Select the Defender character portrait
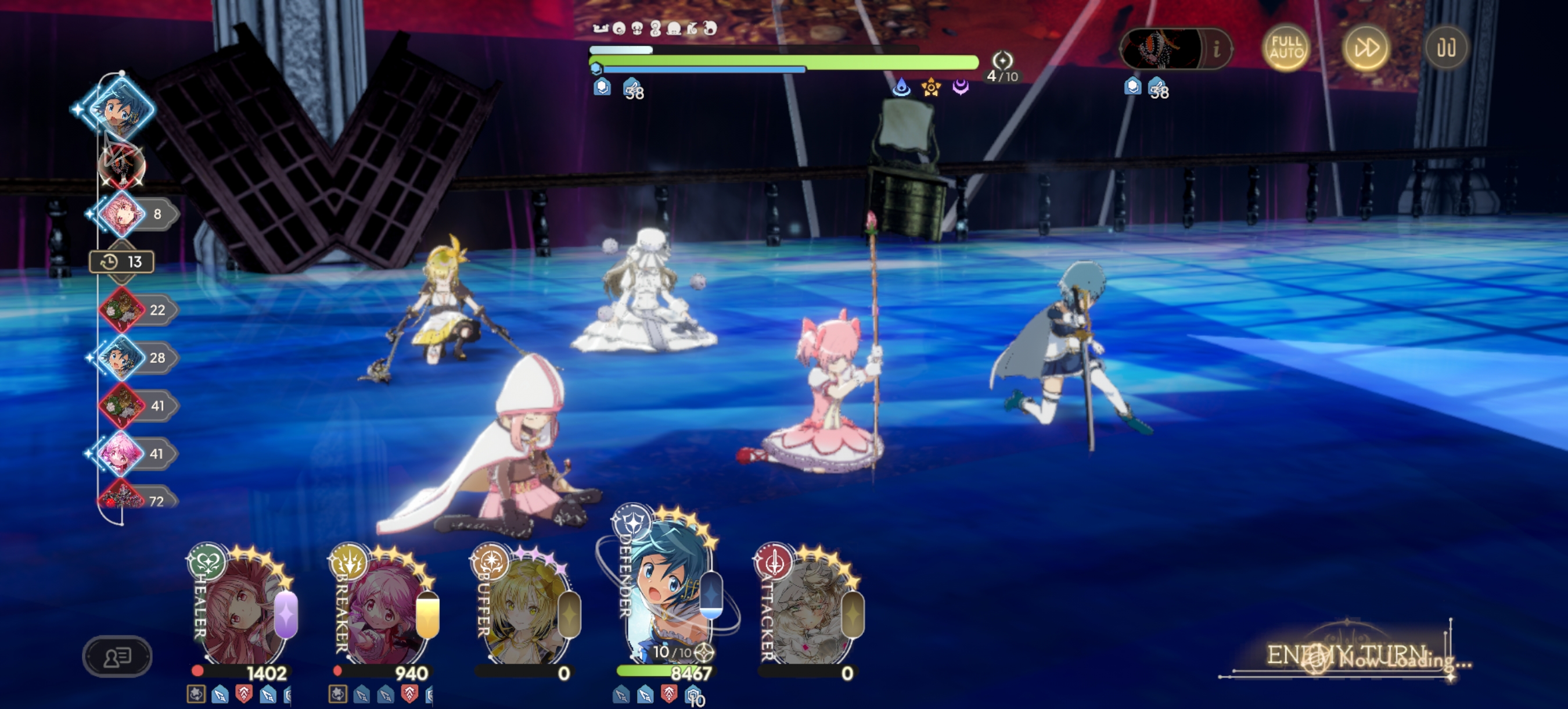1568x709 pixels. coord(668,597)
